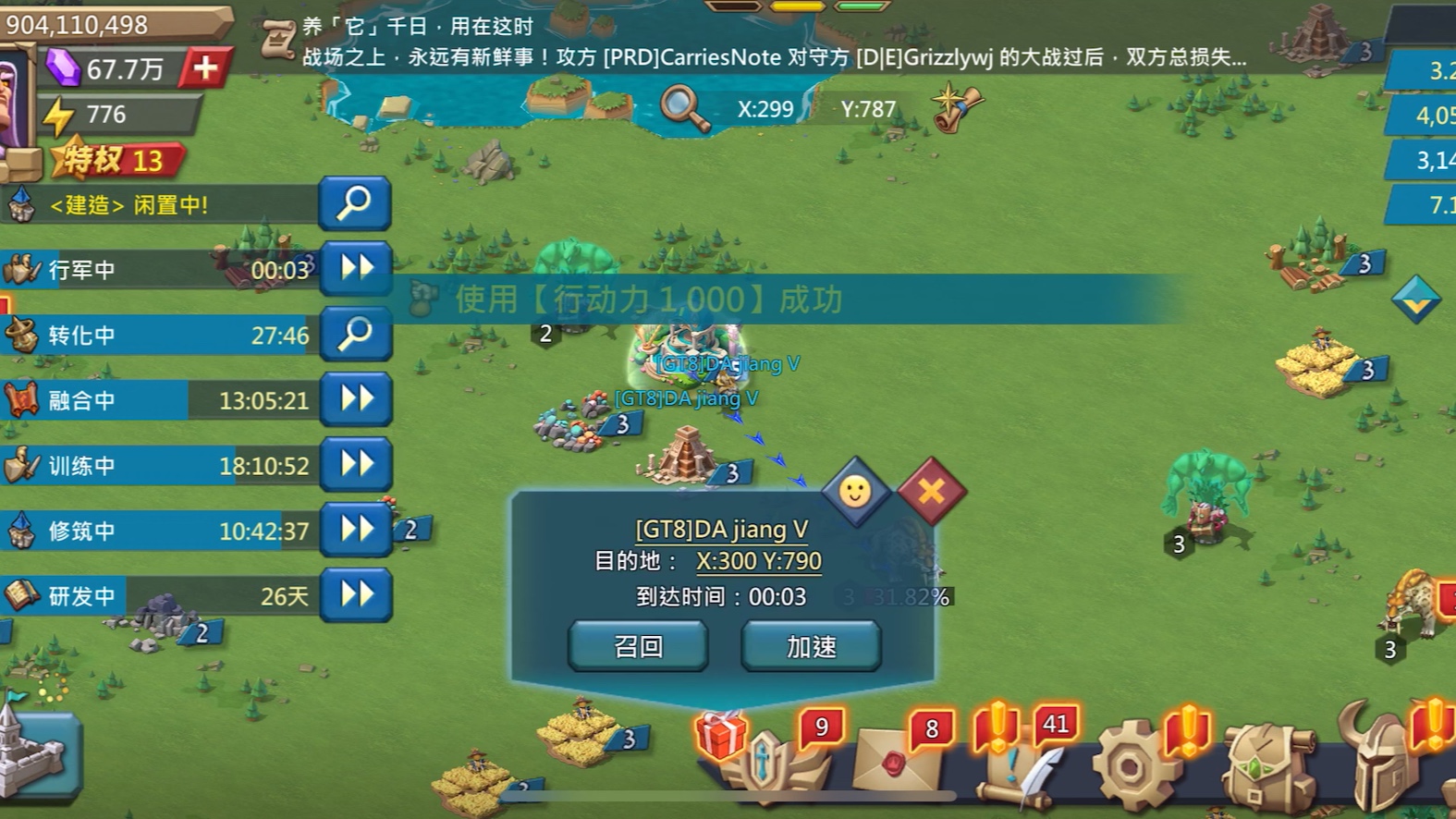Open magnifier next to 转化中 timer
Viewport: 1456px width, 819px height.
[355, 335]
